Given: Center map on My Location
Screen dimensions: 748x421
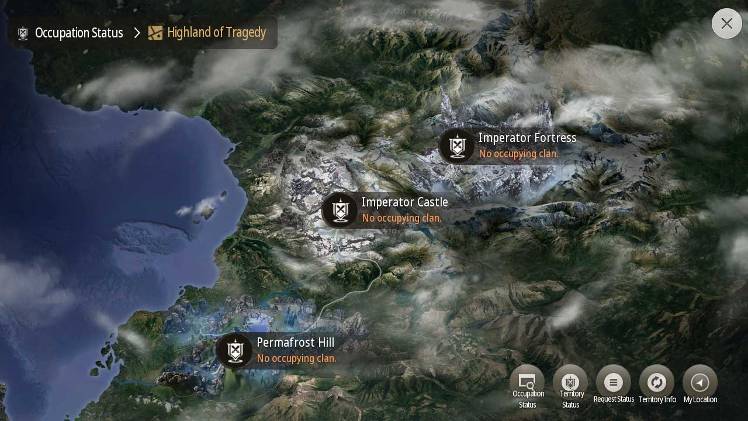Looking at the screenshot, I should (700, 382).
